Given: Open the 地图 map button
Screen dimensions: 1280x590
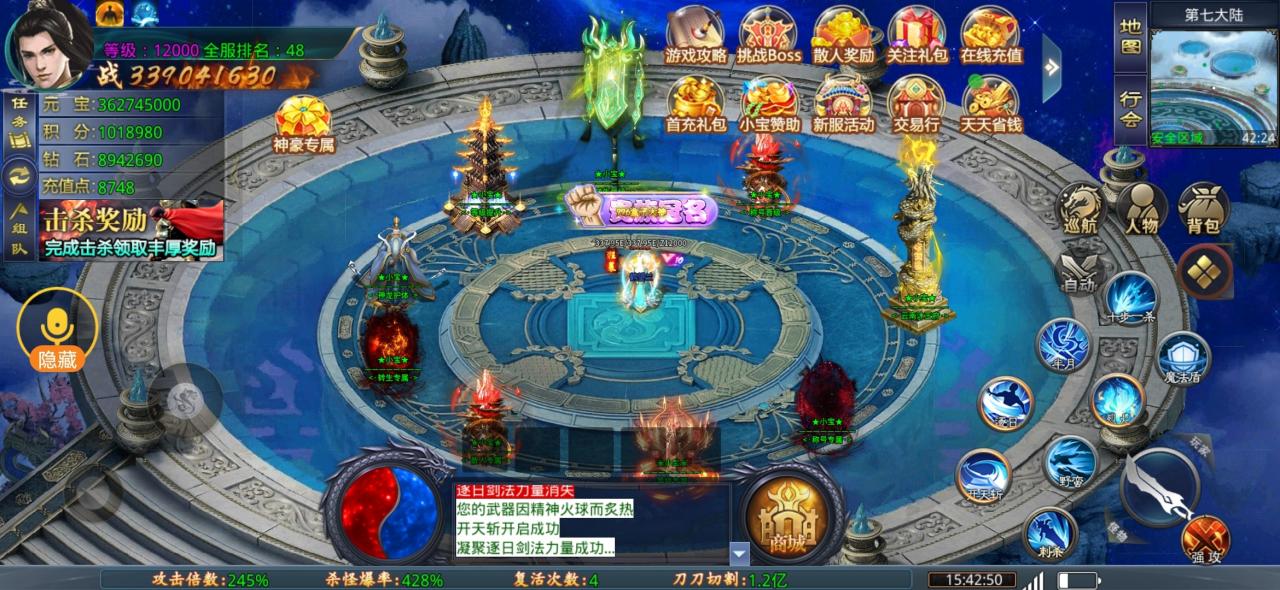Looking at the screenshot, I should (x=1130, y=36).
